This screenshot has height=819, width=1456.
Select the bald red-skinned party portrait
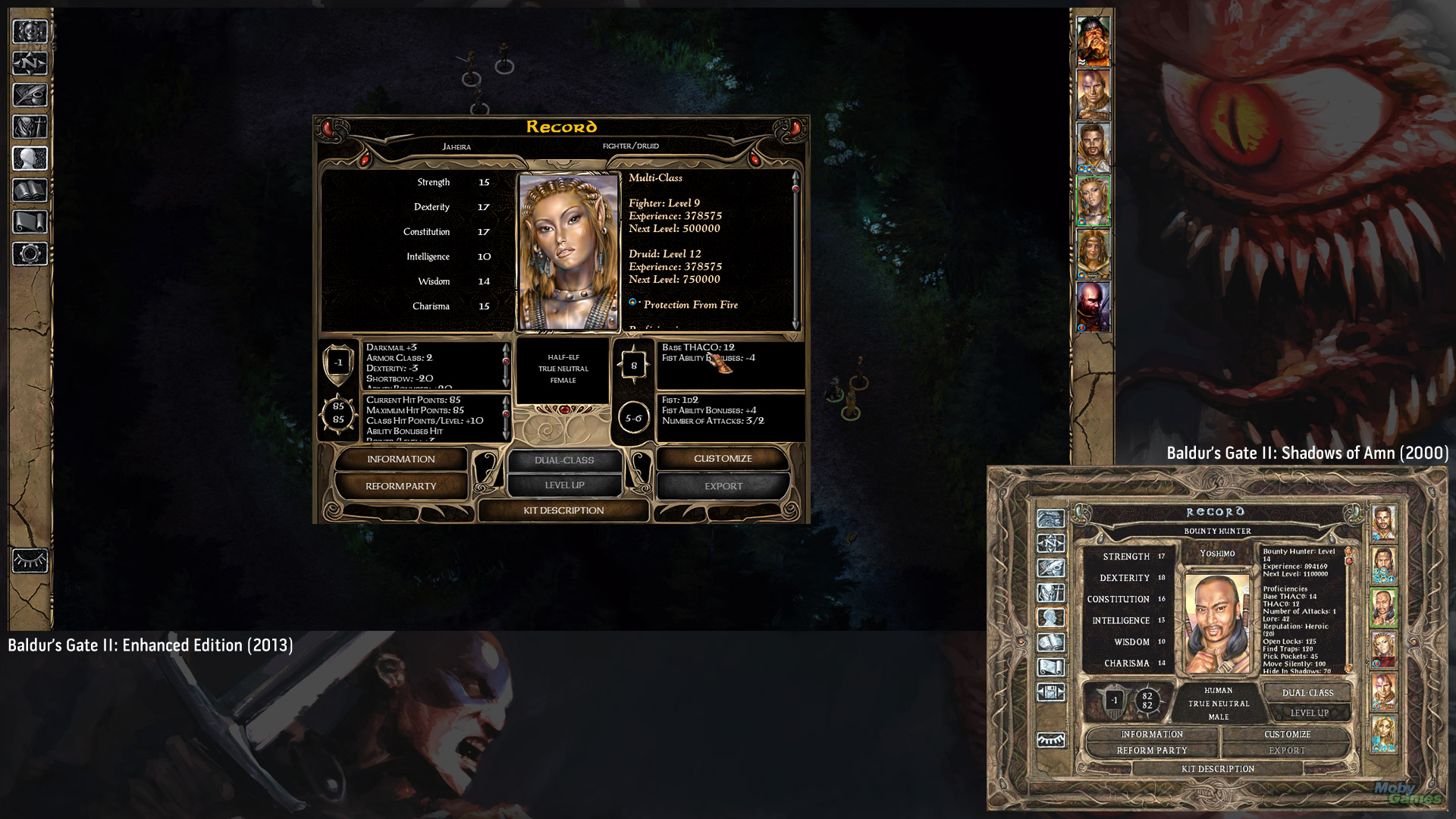click(1093, 306)
